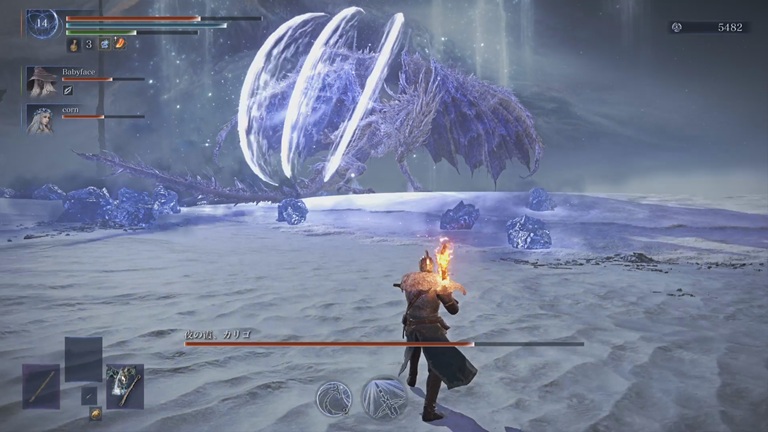Viewport: 768px width, 432px height.
Task: Select the flask item icon
Action: [74, 44]
